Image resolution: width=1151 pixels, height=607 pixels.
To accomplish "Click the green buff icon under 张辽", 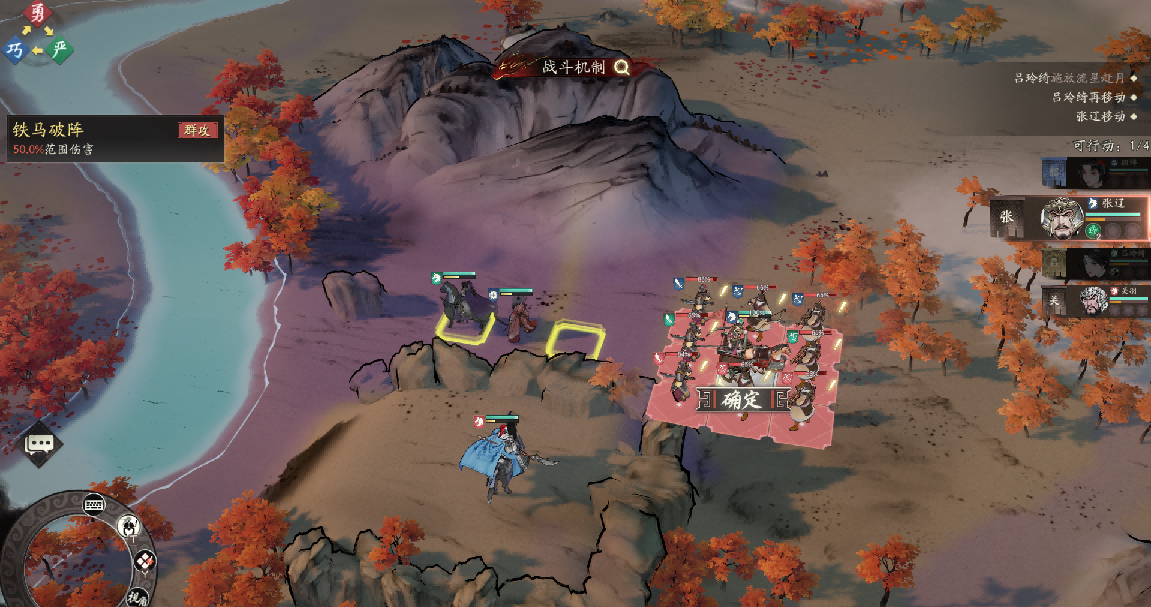I will point(1093,230).
